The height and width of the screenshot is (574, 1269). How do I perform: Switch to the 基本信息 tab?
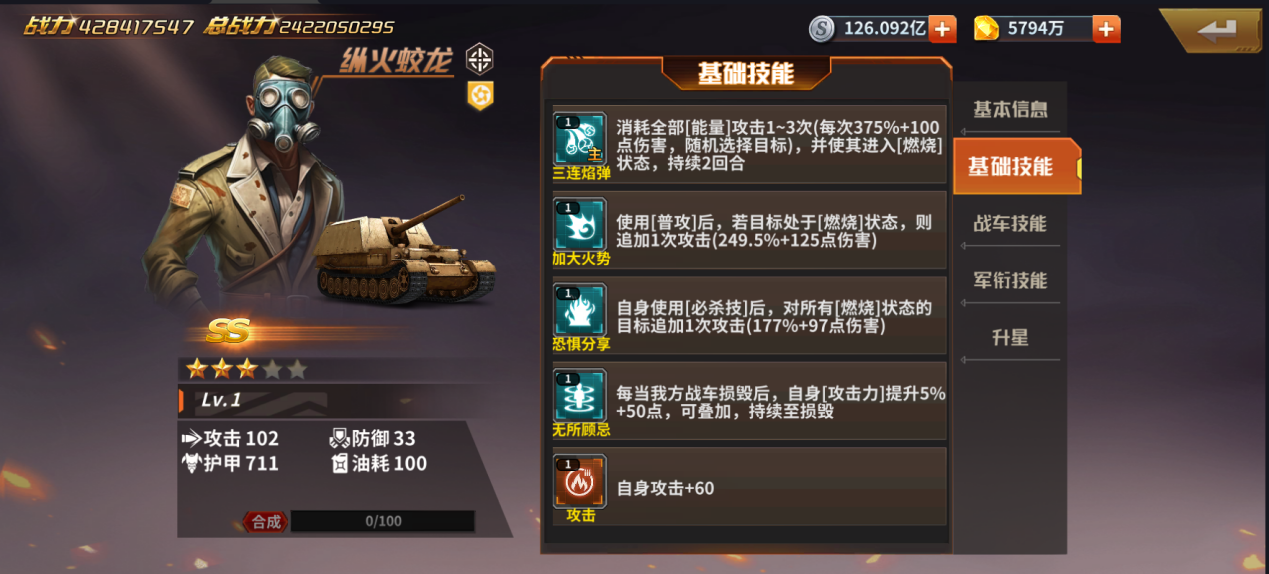tap(1010, 109)
